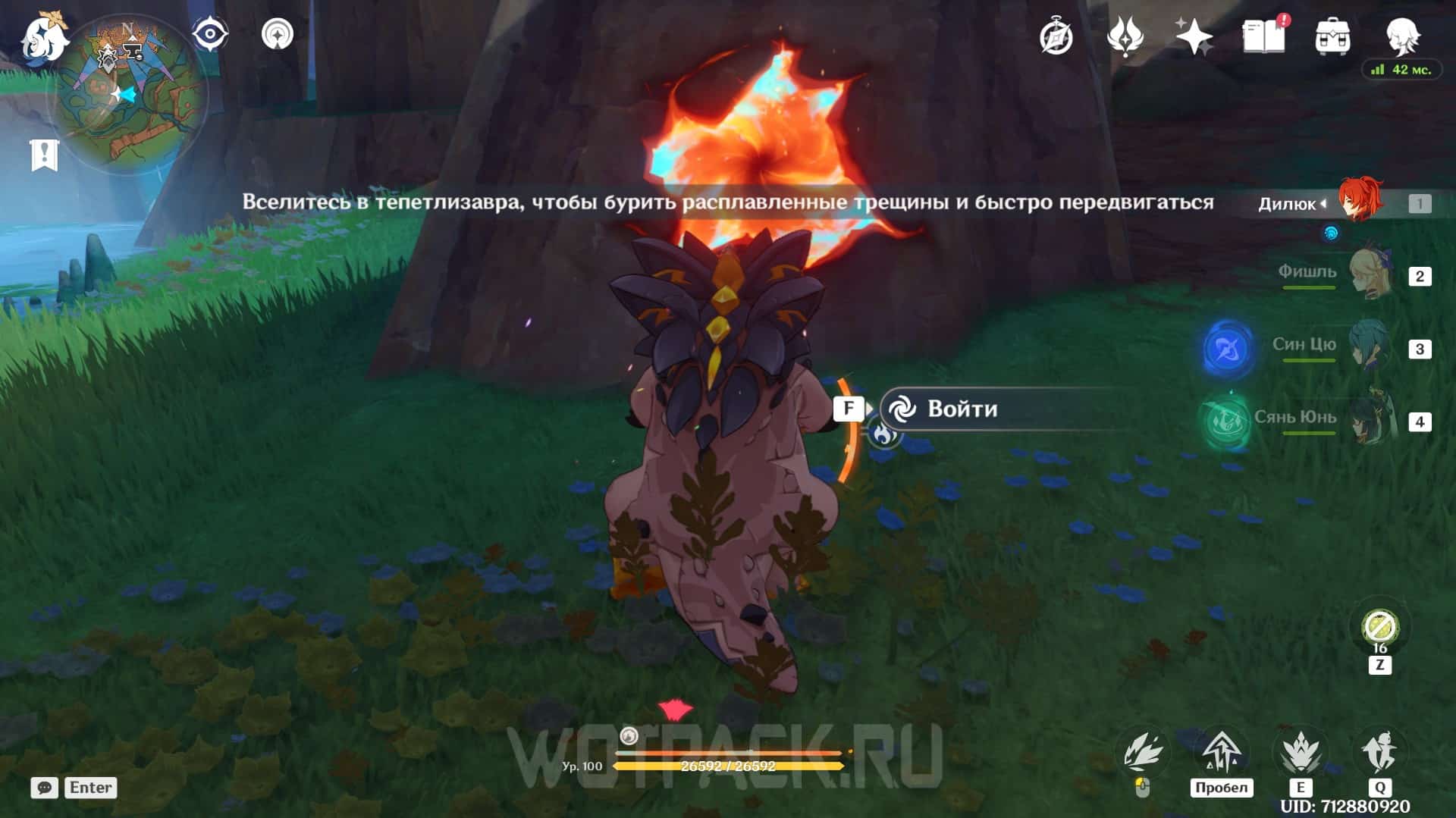Open the quest bookmark tracker
The height and width of the screenshot is (818, 1456).
pyautogui.click(x=44, y=155)
